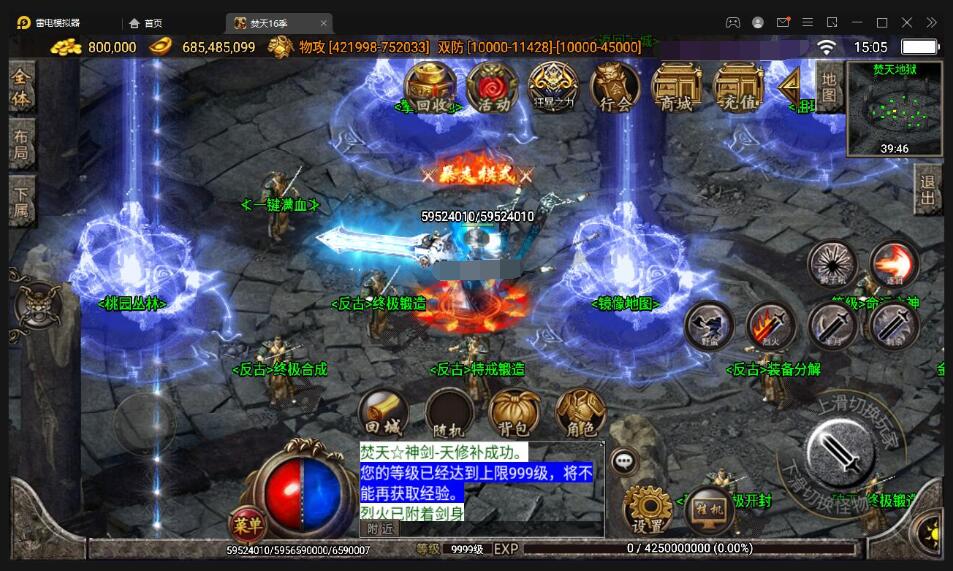The width and height of the screenshot is (953, 571).
Task: Collapse the top icon row arrow
Action: [x=790, y=84]
